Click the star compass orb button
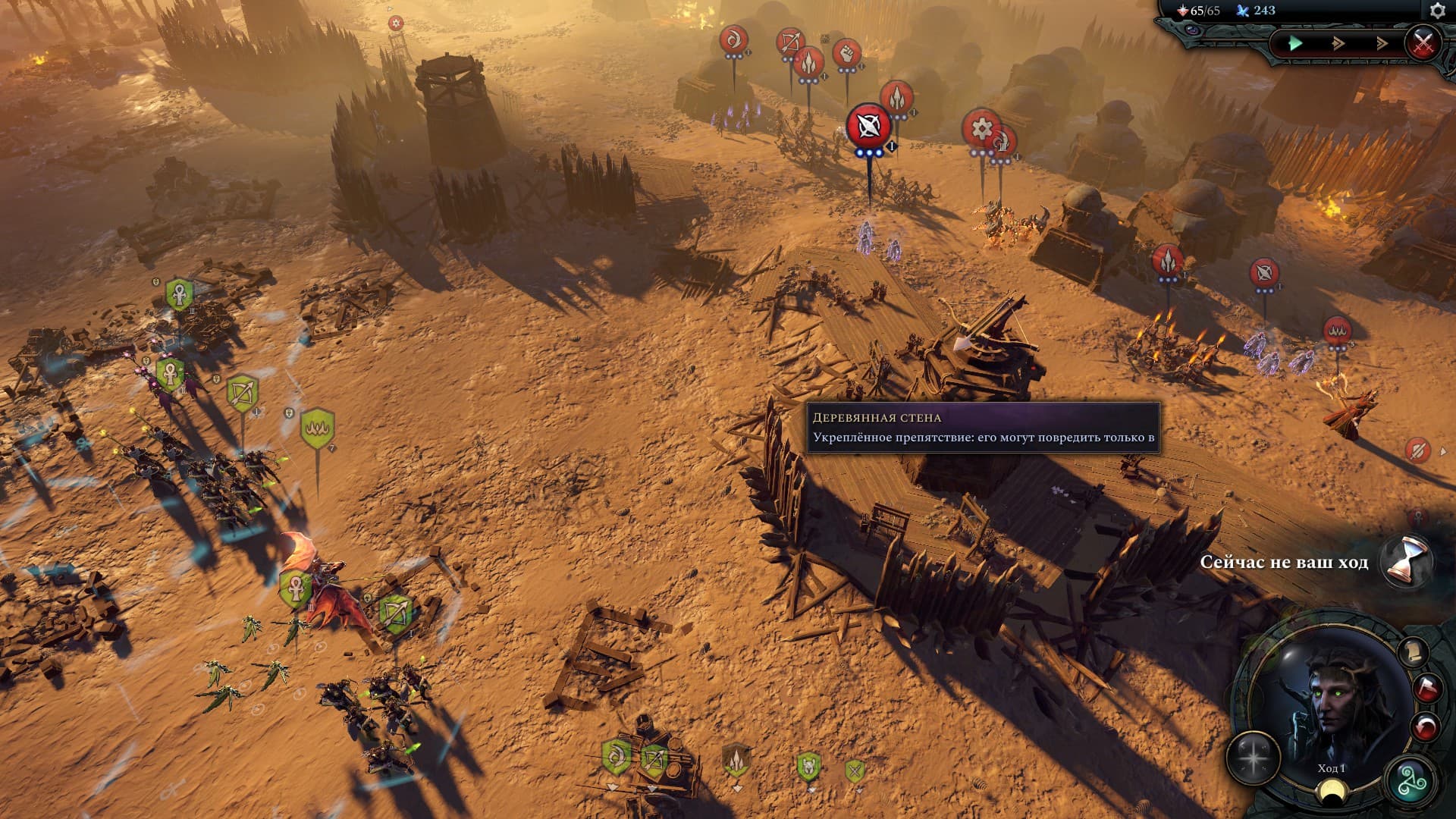Viewport: 1456px width, 819px height. pos(1254,757)
